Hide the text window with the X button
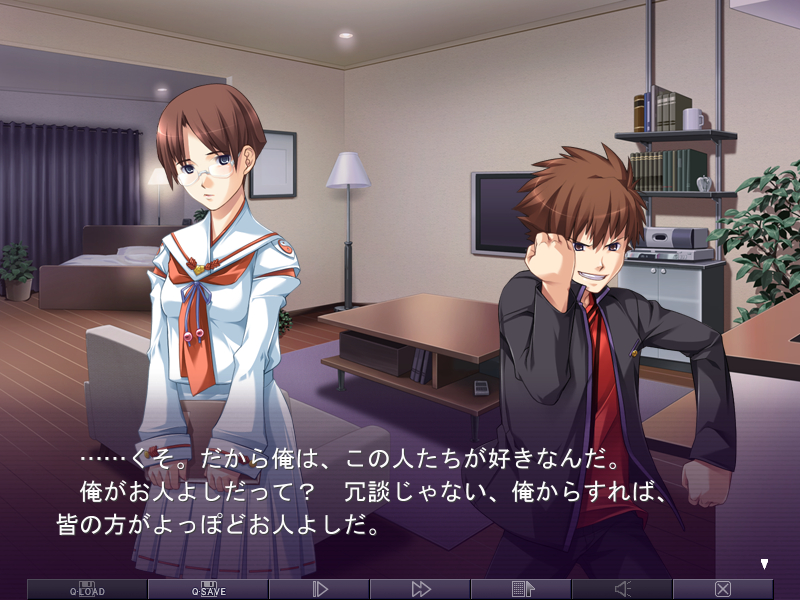Image resolution: width=800 pixels, height=600 pixels. coord(723,589)
